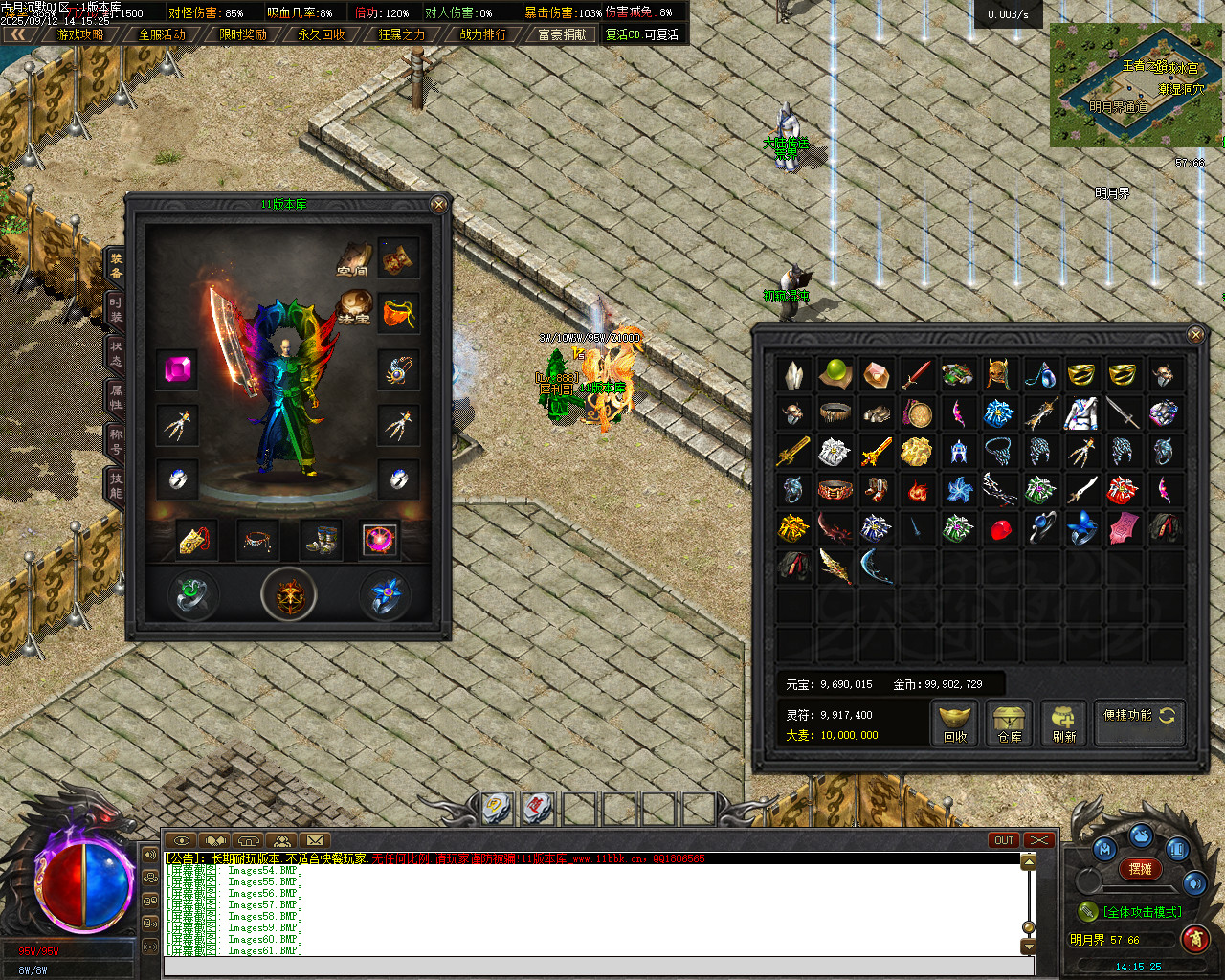This screenshot has width=1225, height=980.
Task: Open the 便捷功能 quick functions
Action: pos(1139,716)
